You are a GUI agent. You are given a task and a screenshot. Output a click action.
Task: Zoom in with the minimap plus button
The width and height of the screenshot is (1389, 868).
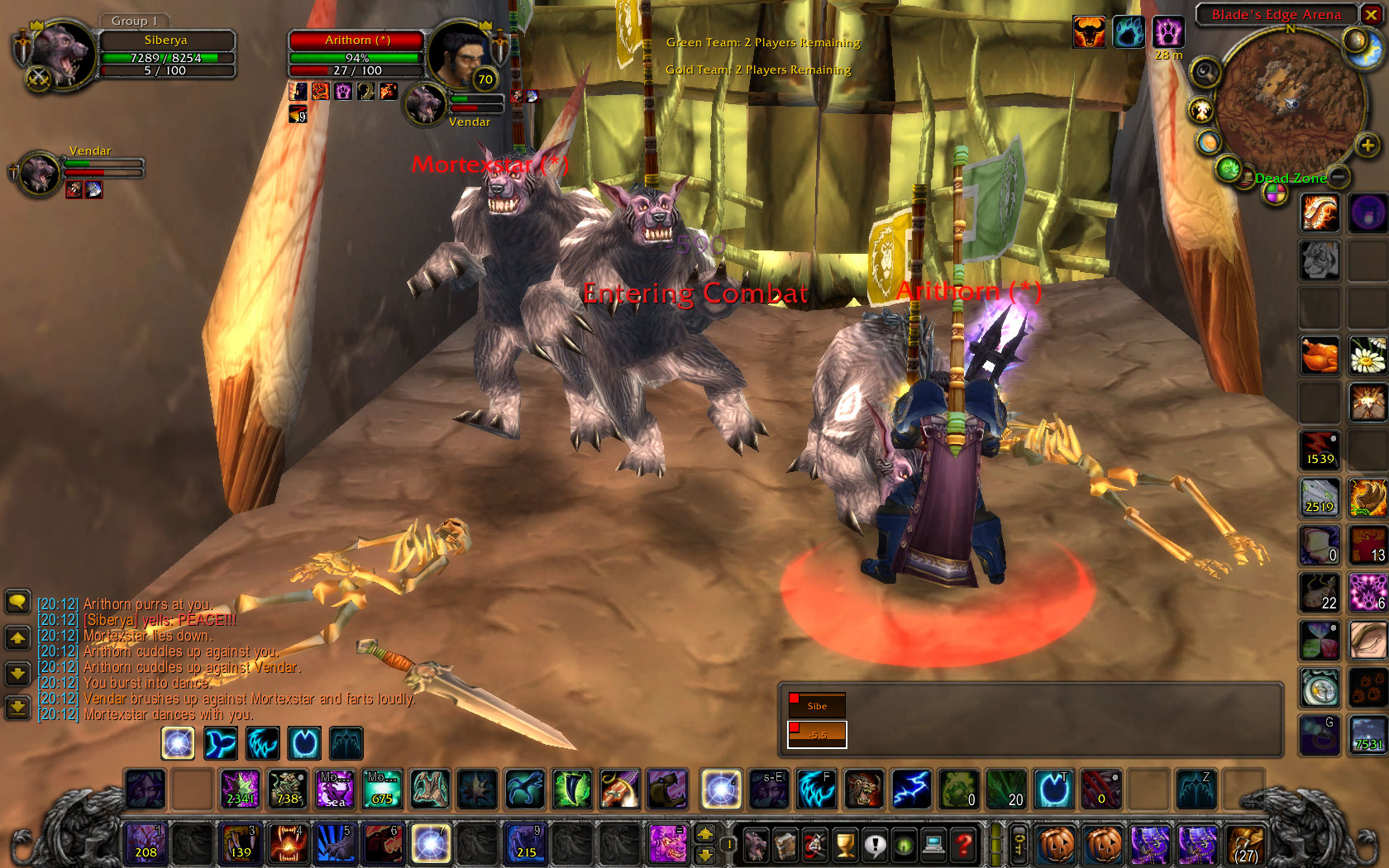pyautogui.click(x=1368, y=145)
